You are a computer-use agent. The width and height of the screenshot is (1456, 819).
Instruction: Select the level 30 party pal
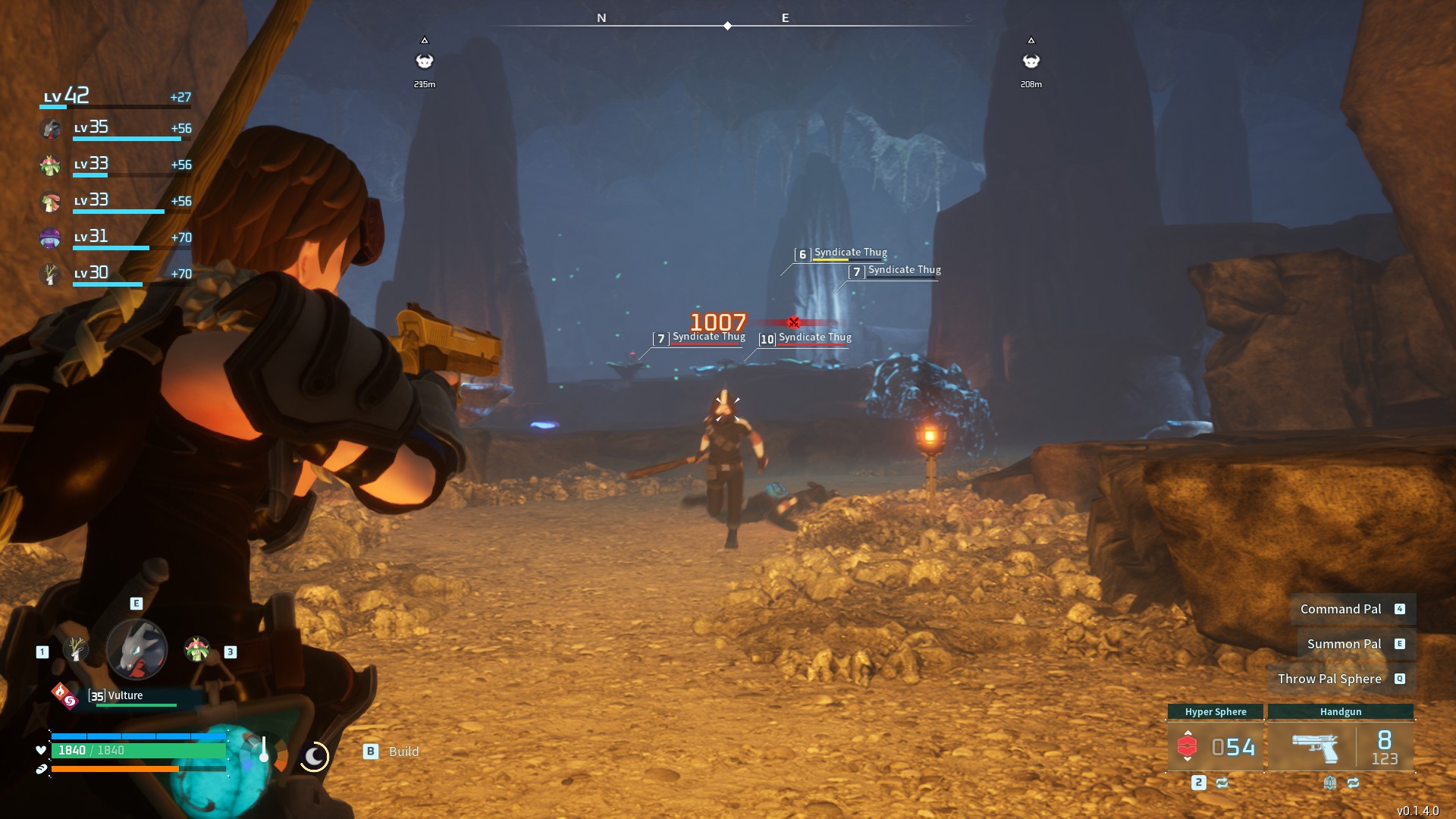click(51, 274)
